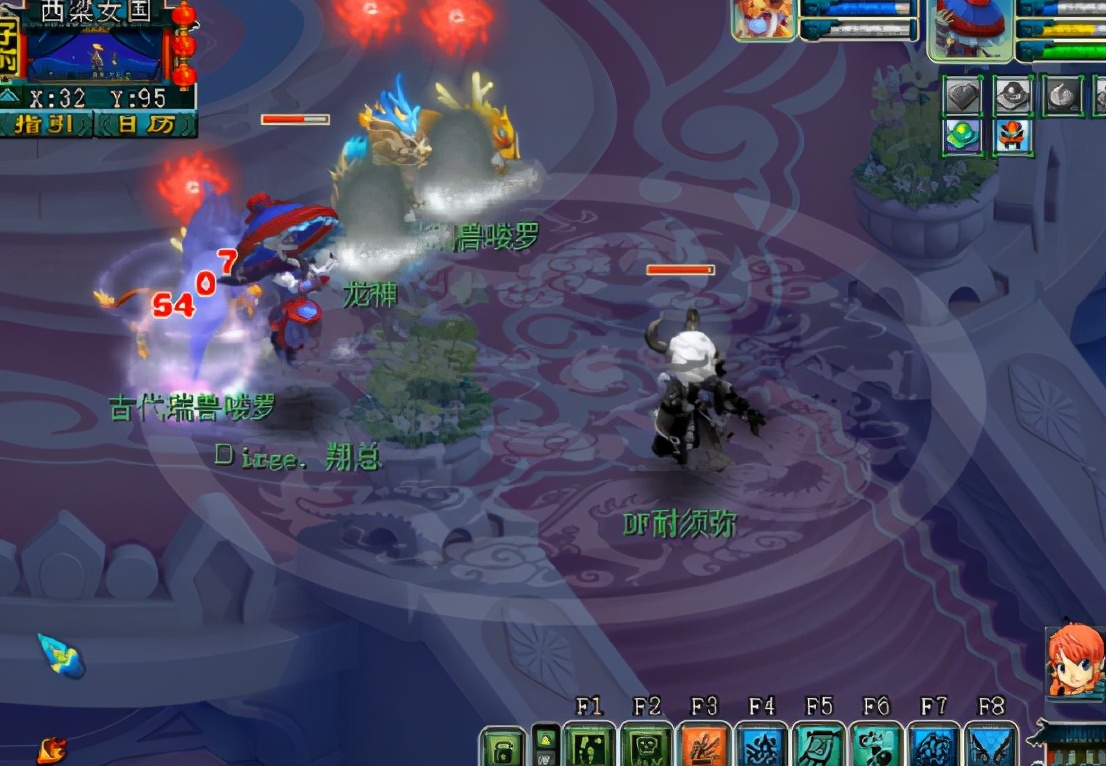Activate the F2 green skull skill
This screenshot has height=766, width=1106.
click(647, 746)
